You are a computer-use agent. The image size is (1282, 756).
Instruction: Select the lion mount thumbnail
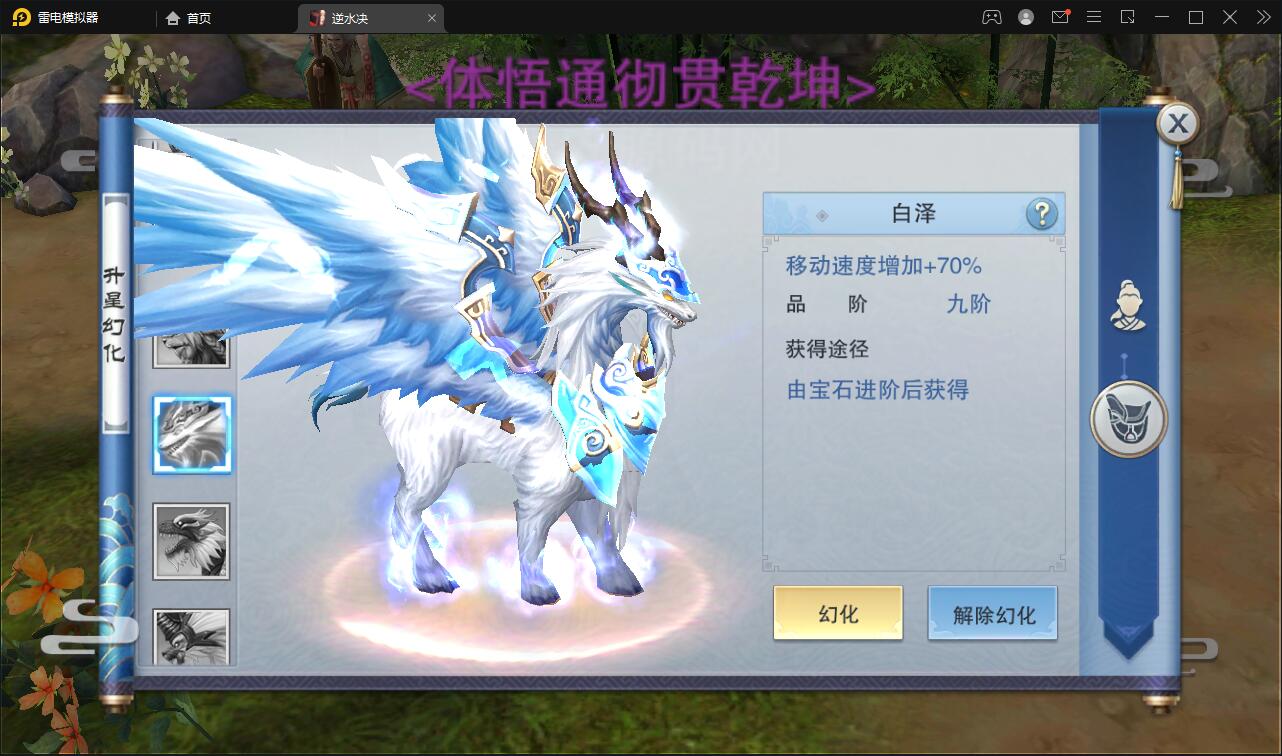pos(191,347)
